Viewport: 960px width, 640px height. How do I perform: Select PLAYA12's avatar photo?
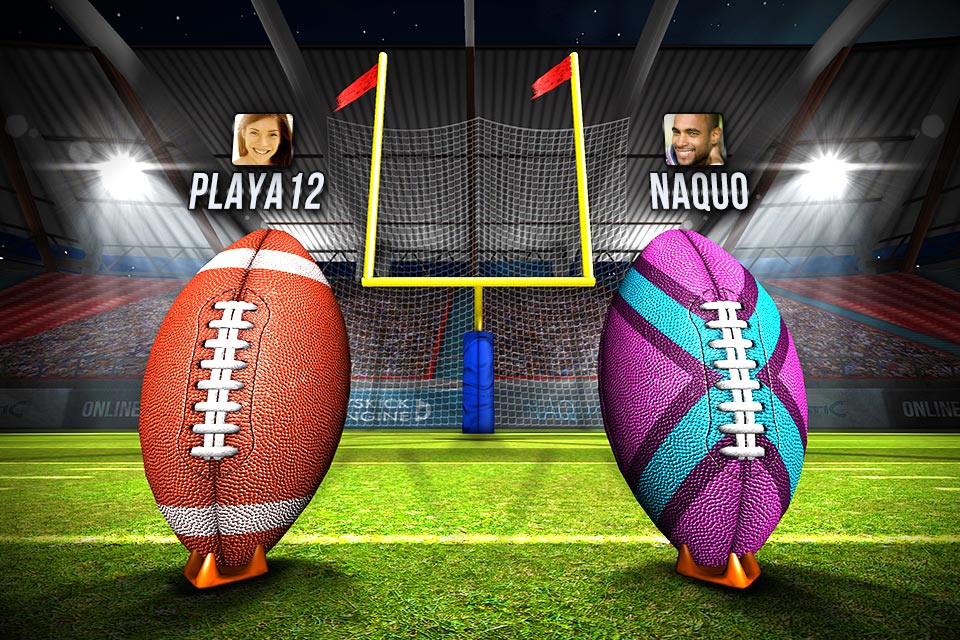[x=262, y=139]
